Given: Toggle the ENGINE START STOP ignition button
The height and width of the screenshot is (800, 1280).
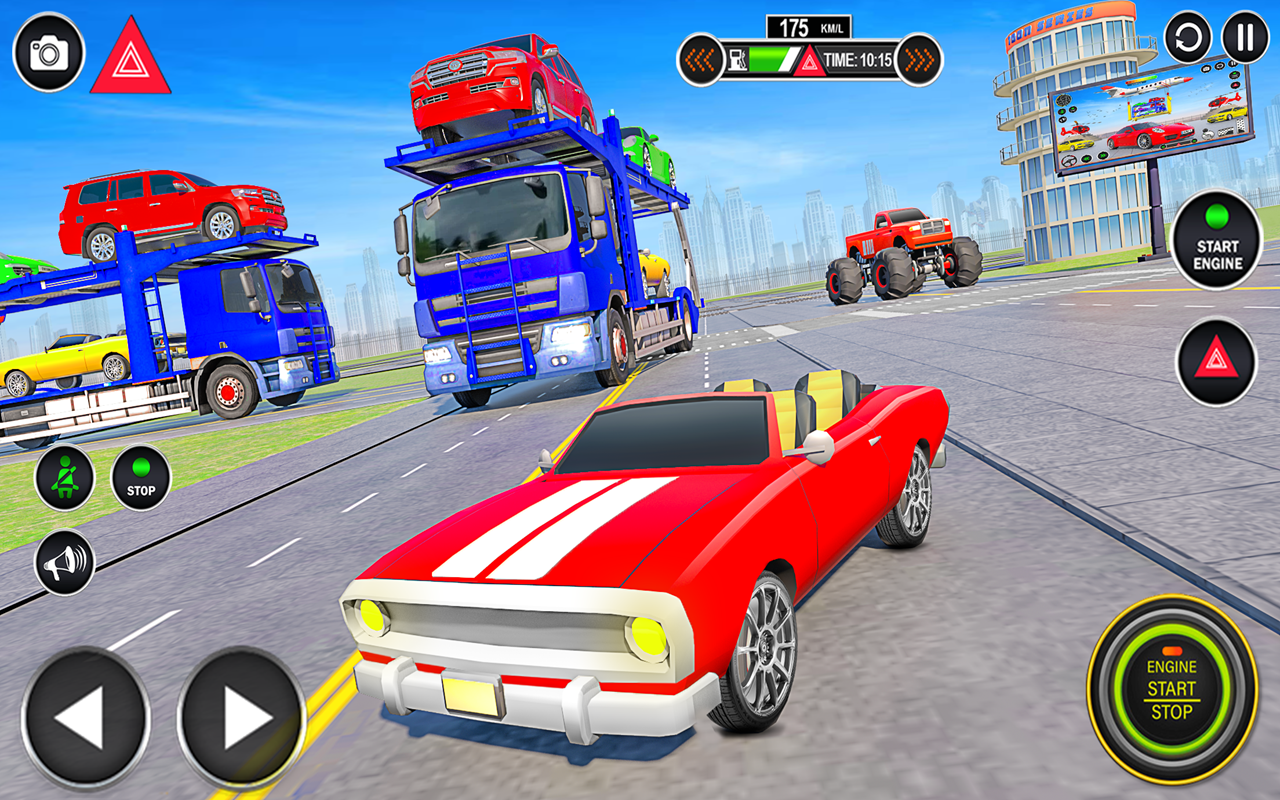Looking at the screenshot, I should click(x=1171, y=690).
